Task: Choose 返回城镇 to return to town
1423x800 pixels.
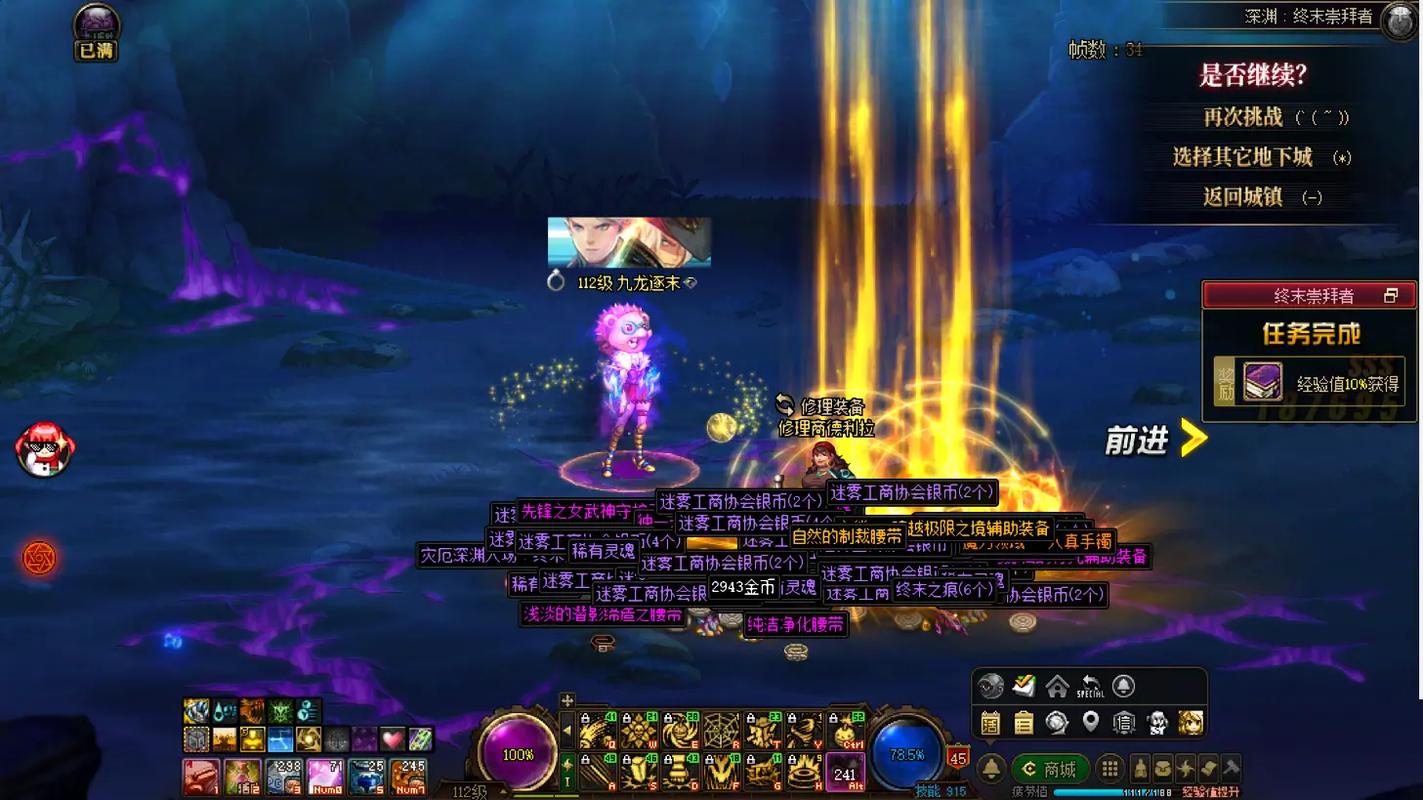Action: tap(1243, 197)
